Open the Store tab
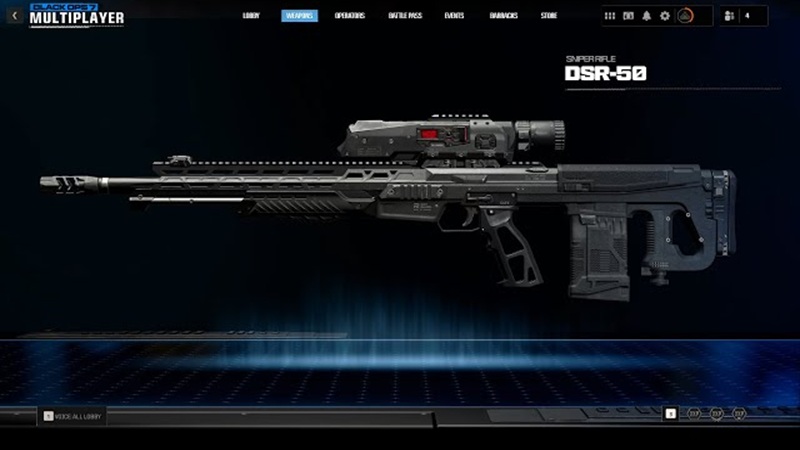Viewport: 800px width, 450px height. (x=549, y=16)
